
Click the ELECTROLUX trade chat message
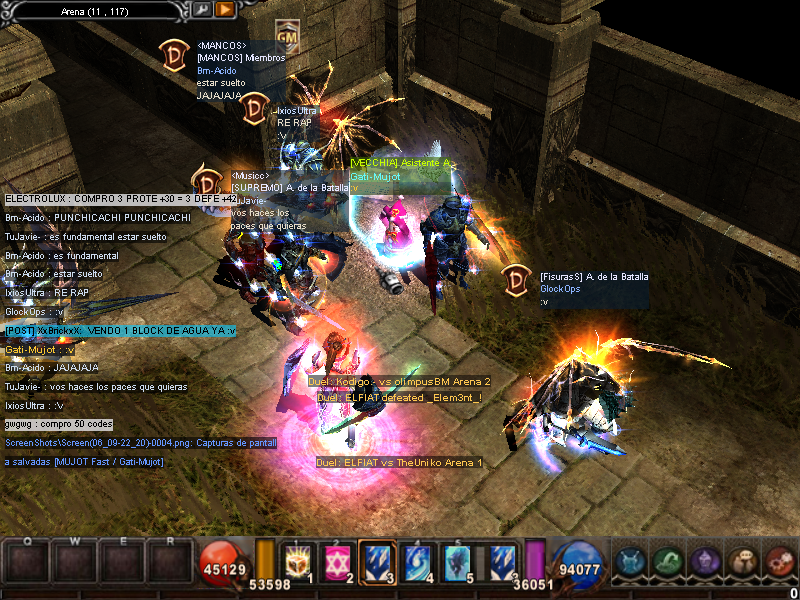click(120, 199)
